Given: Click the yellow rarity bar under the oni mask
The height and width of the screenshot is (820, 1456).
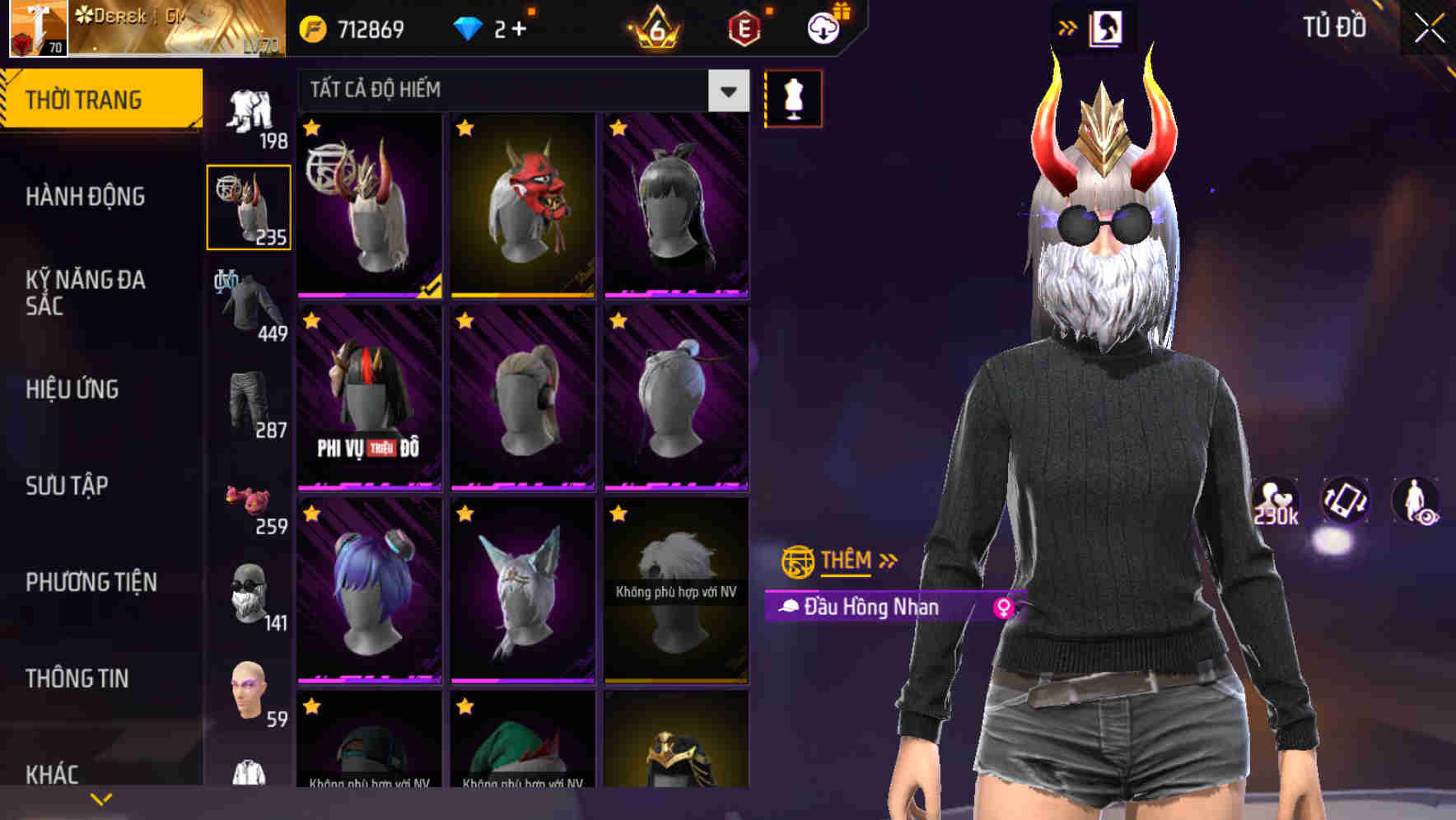Looking at the screenshot, I should pyautogui.click(x=525, y=293).
